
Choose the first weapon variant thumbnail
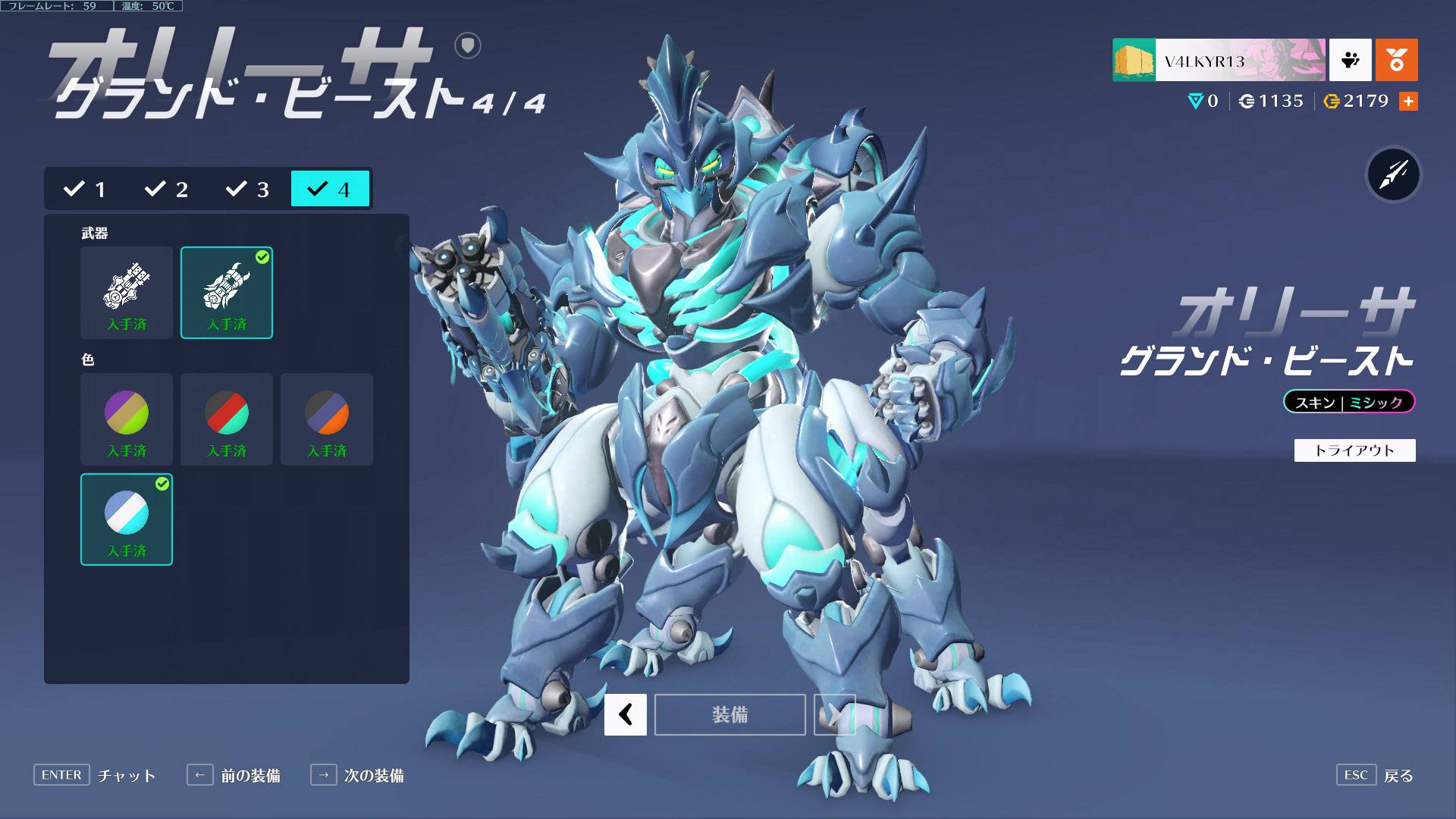coord(127,292)
